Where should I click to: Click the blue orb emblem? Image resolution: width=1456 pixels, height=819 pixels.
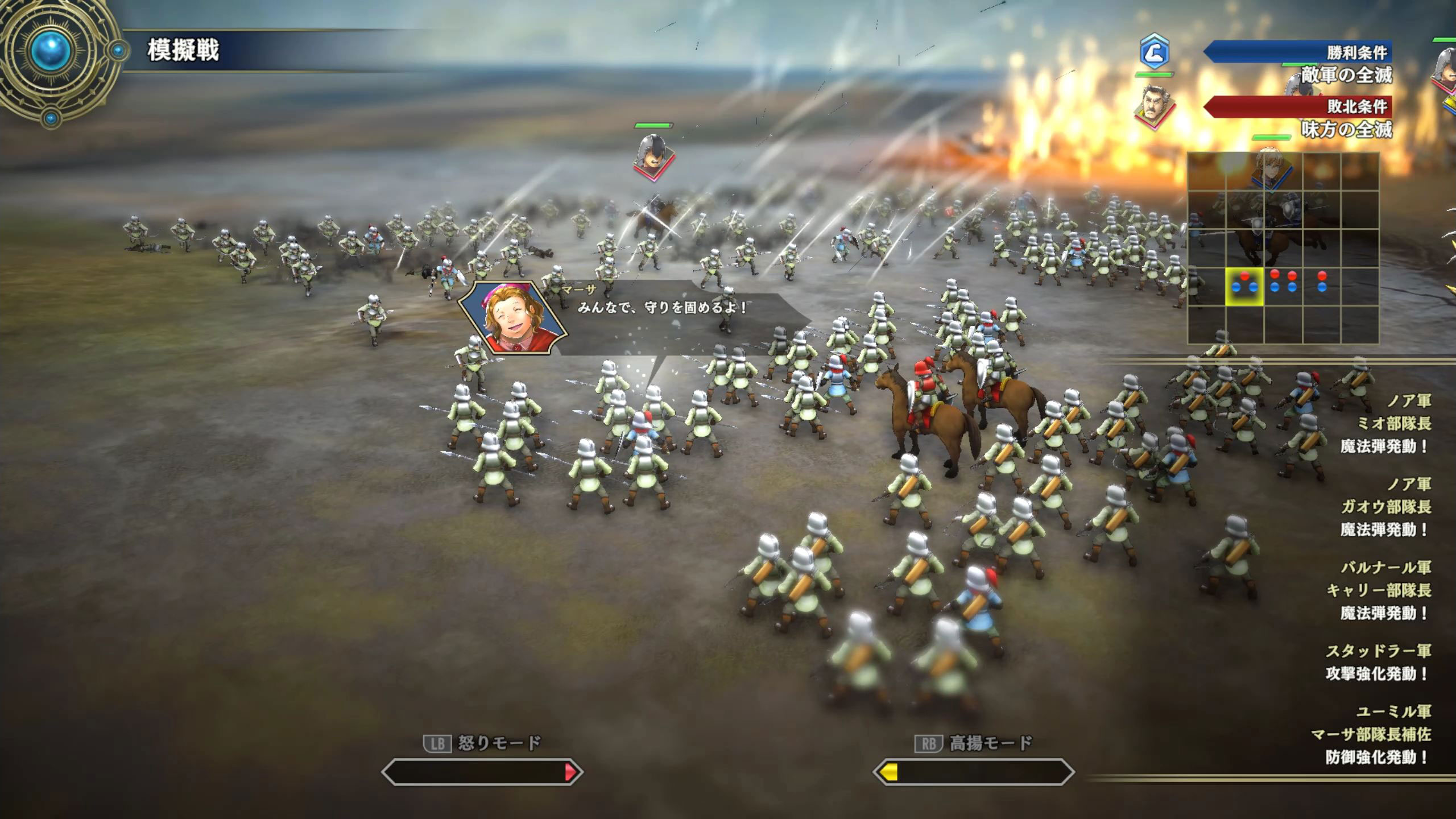[51, 52]
